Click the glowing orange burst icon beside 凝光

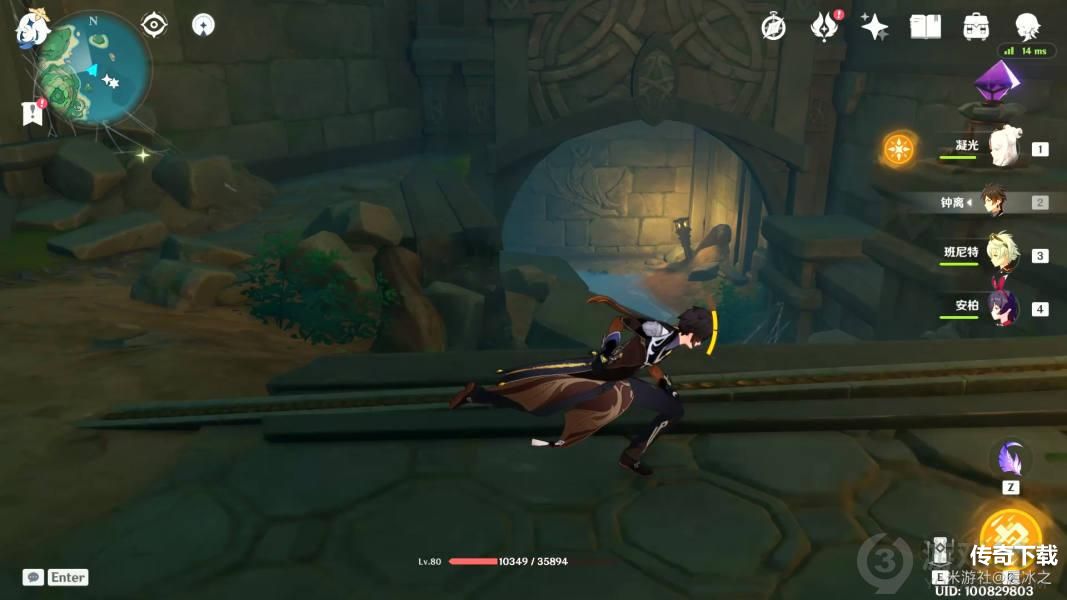pyautogui.click(x=899, y=149)
